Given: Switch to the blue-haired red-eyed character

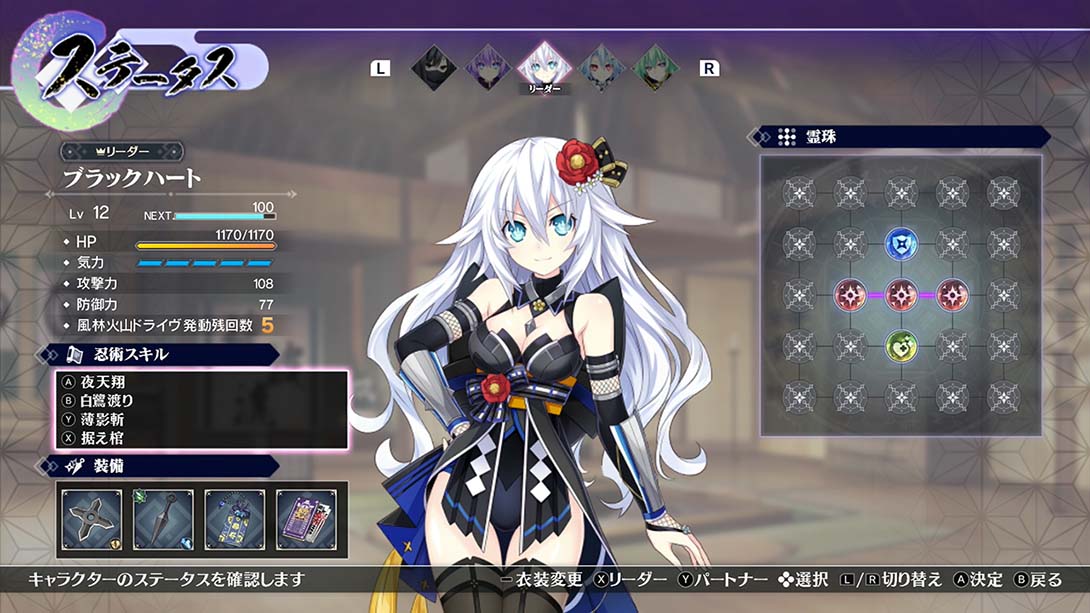Looking at the screenshot, I should click(600, 68).
